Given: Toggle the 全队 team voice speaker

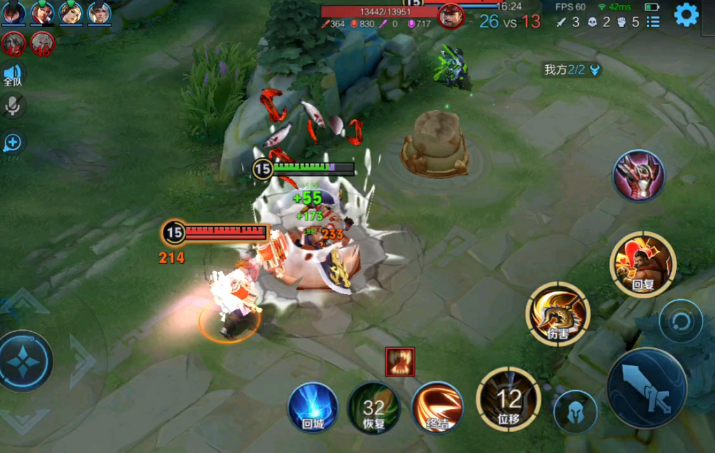Looking at the screenshot, I should [x=13, y=75].
